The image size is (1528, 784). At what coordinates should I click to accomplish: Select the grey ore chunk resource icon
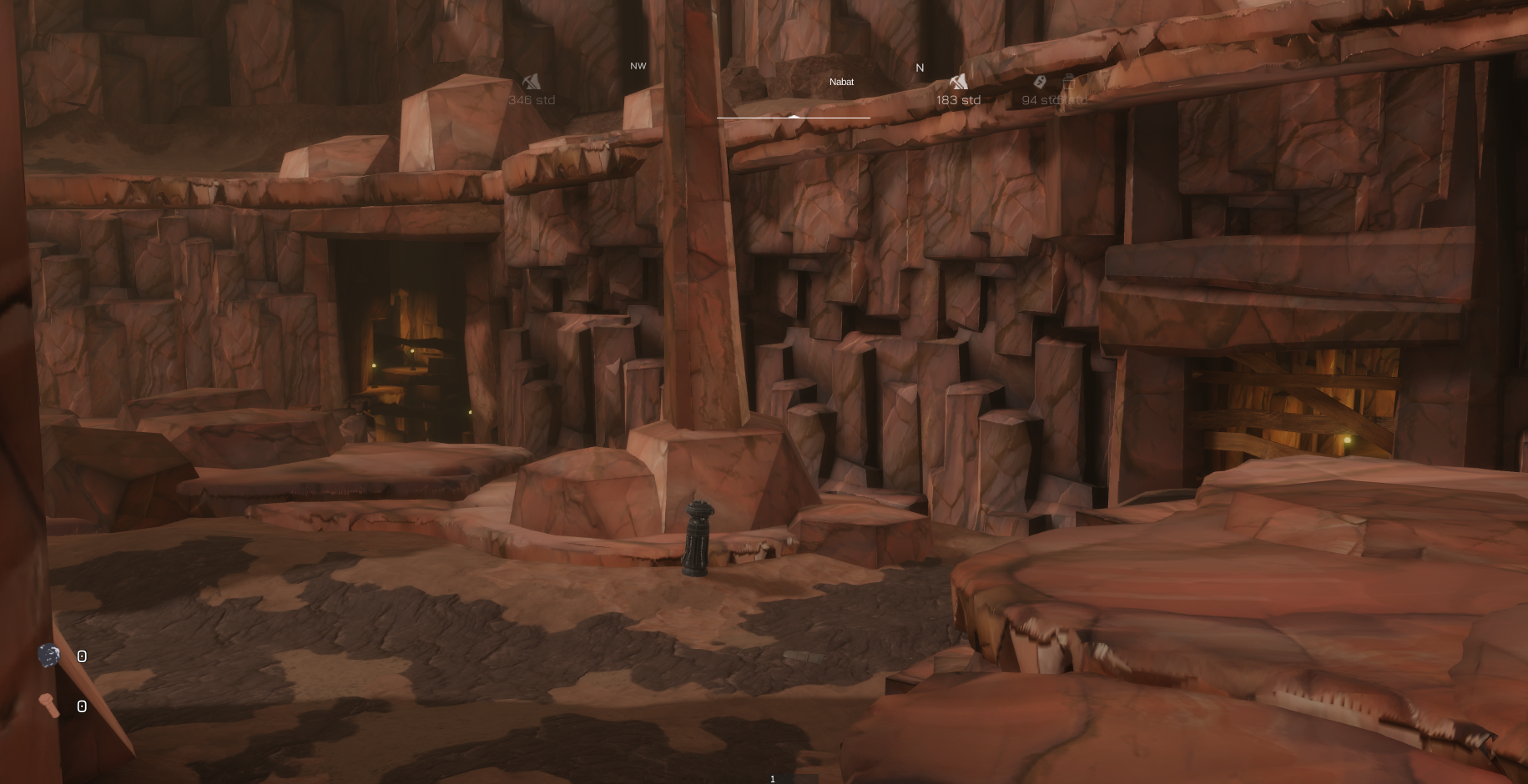pos(49,656)
